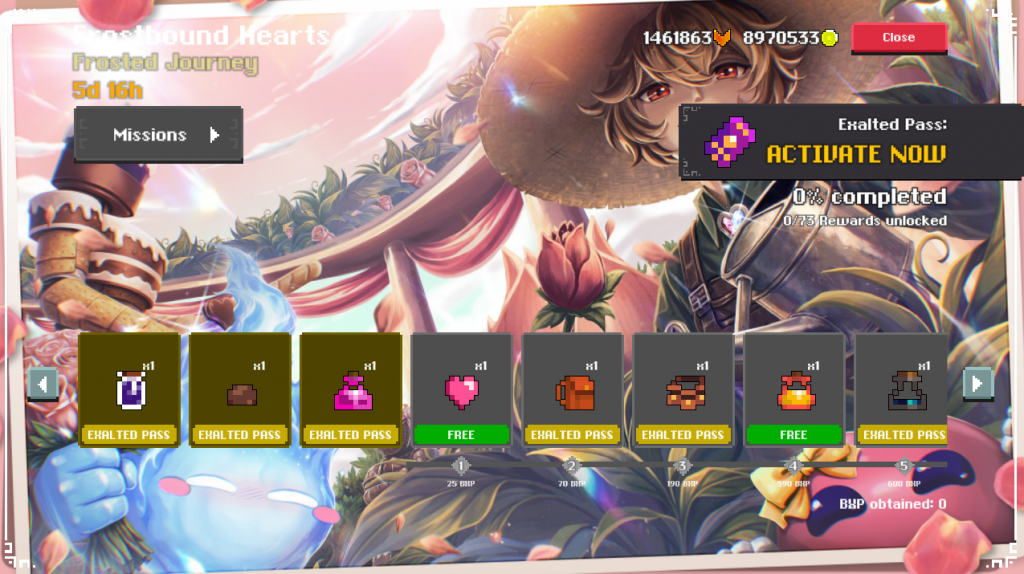Activate the Exalted Pass now
Viewport: 1024px width, 574px height.
pos(854,154)
